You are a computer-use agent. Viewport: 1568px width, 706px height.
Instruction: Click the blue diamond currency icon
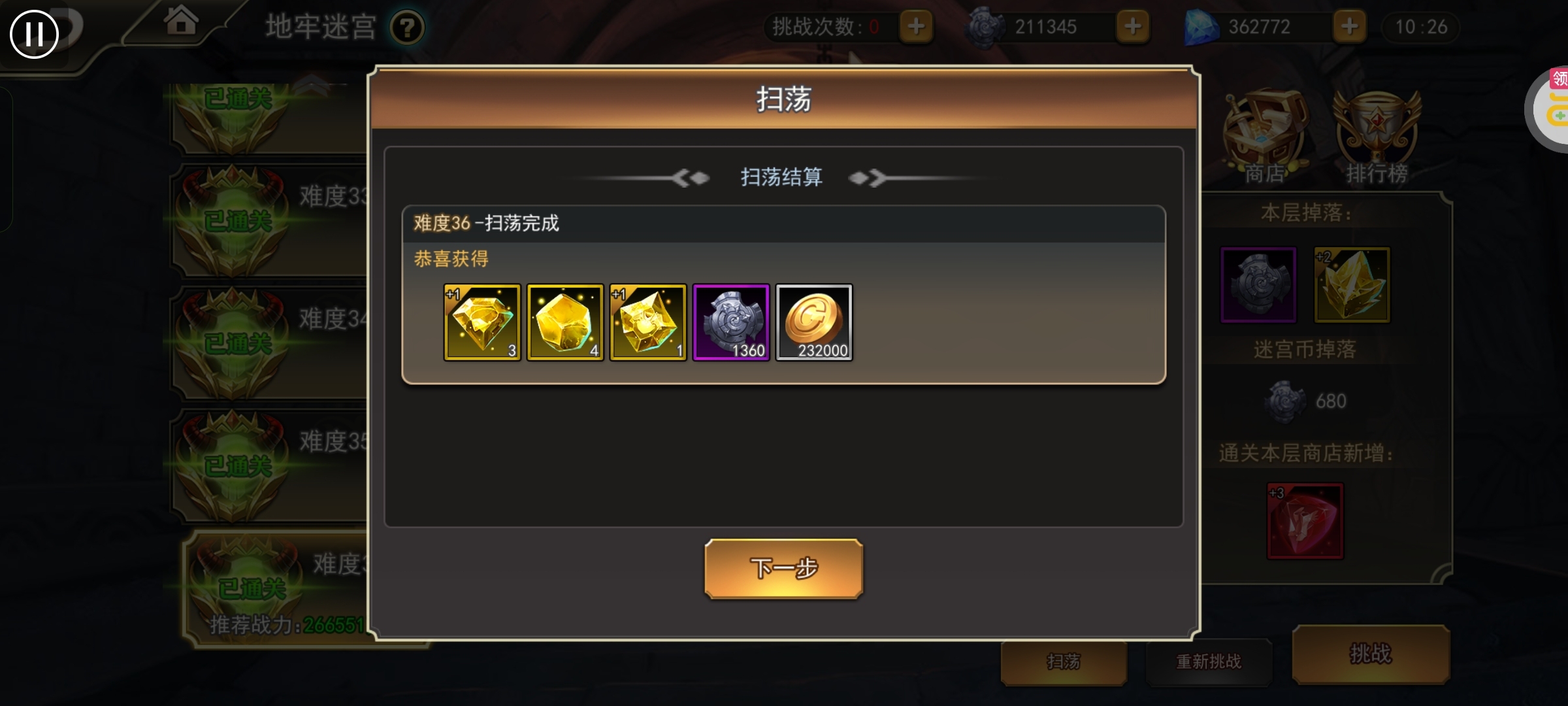[x=1201, y=26]
